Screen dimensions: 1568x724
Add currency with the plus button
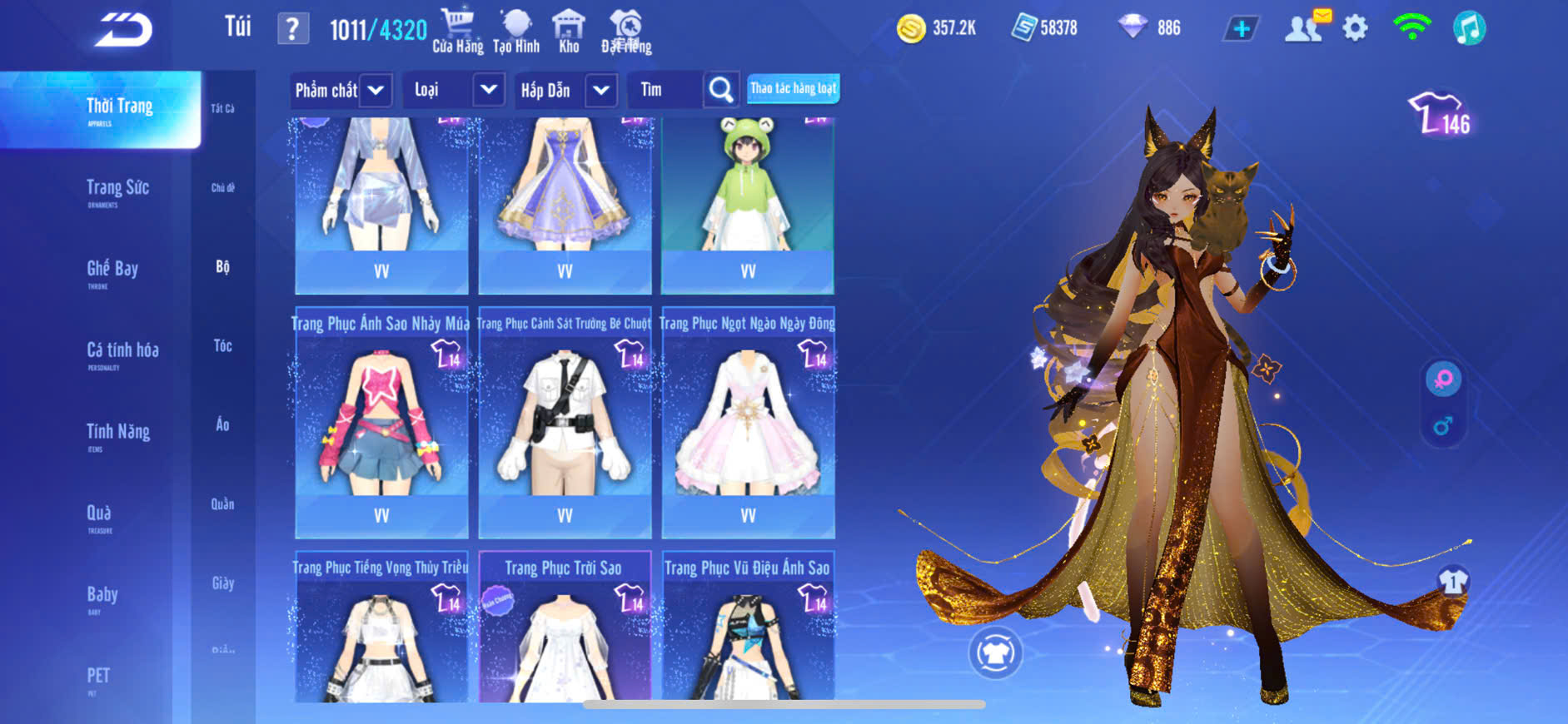pos(1241,29)
